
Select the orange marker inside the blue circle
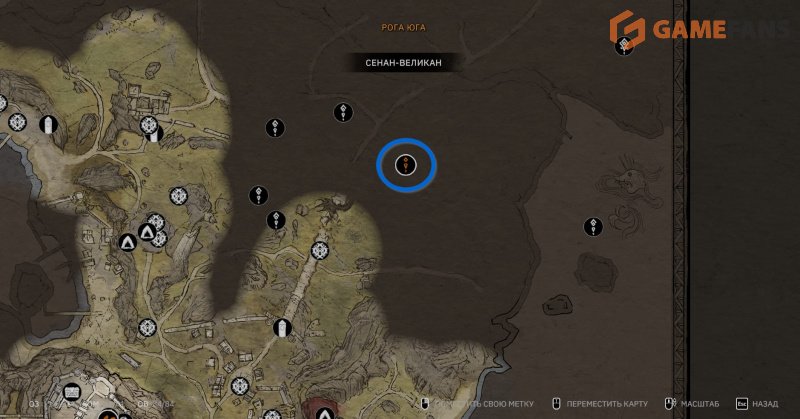tap(406, 164)
